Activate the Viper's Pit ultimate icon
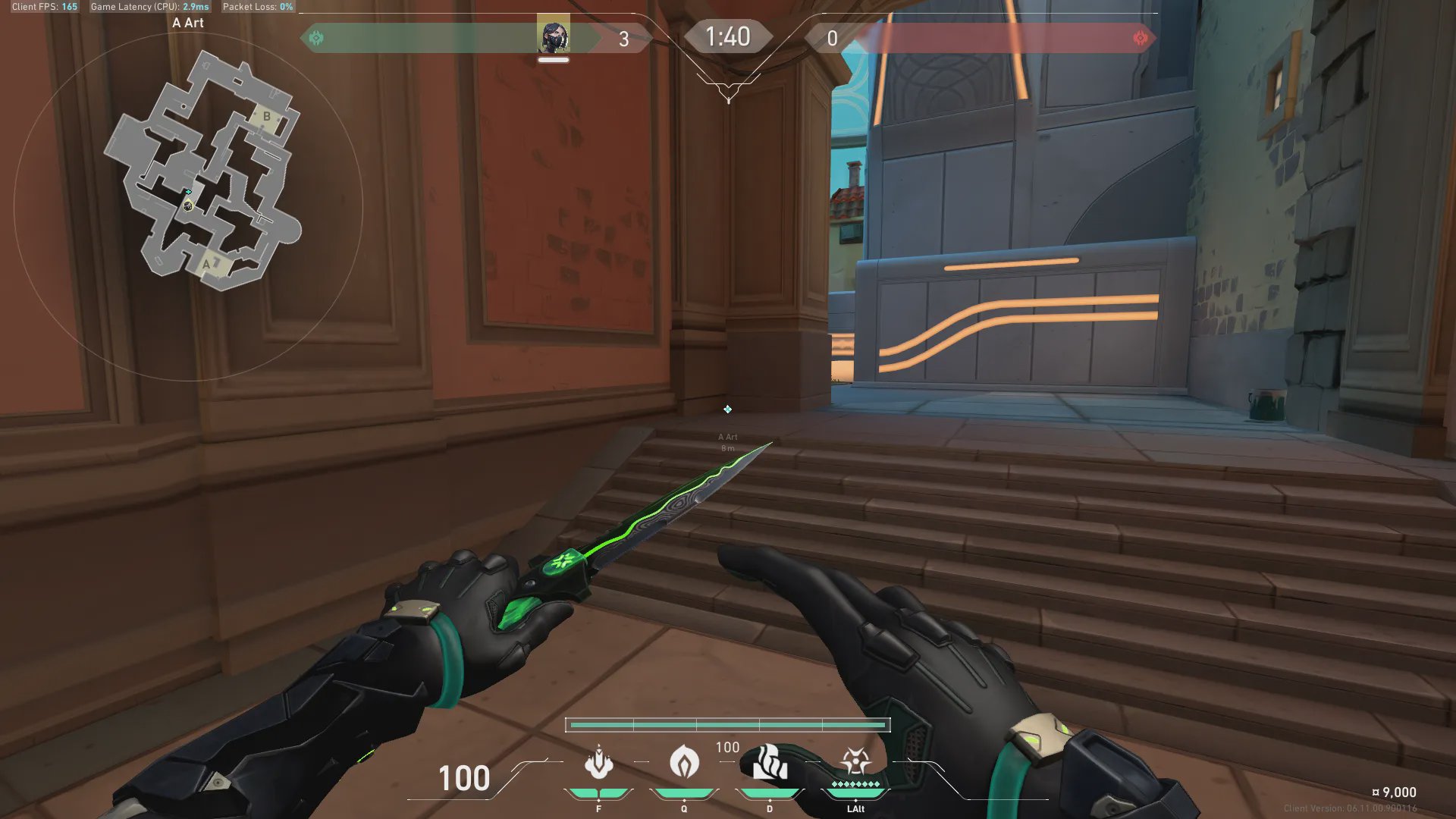The image size is (1456, 819). click(855, 761)
